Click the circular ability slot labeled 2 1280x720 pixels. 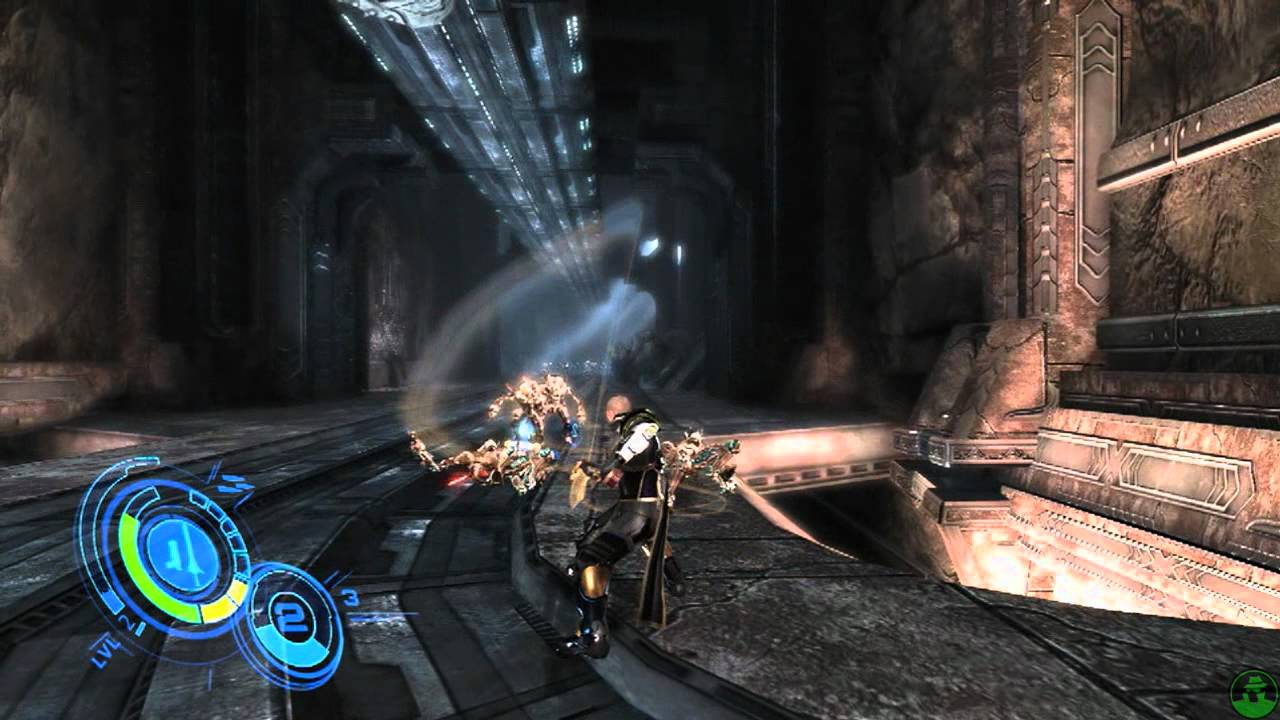pos(290,615)
